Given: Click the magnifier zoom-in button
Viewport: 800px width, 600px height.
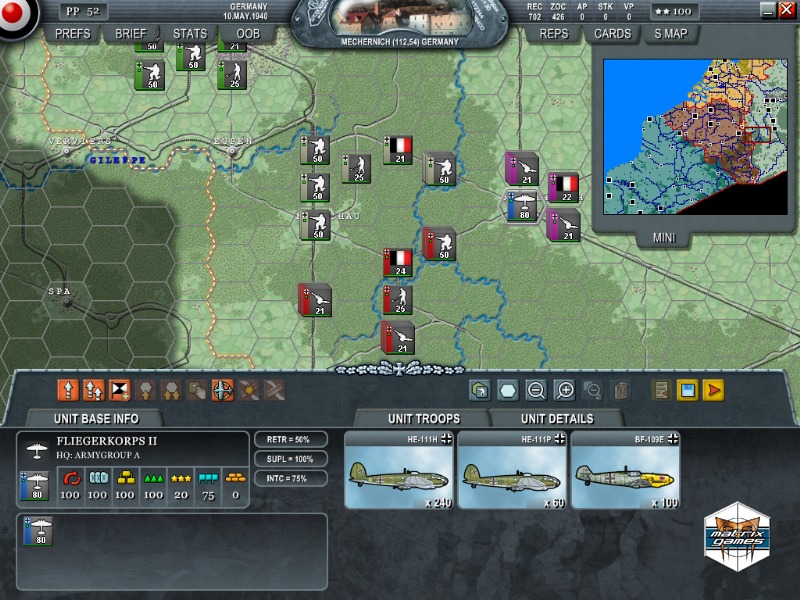Looking at the screenshot, I should 565,391.
